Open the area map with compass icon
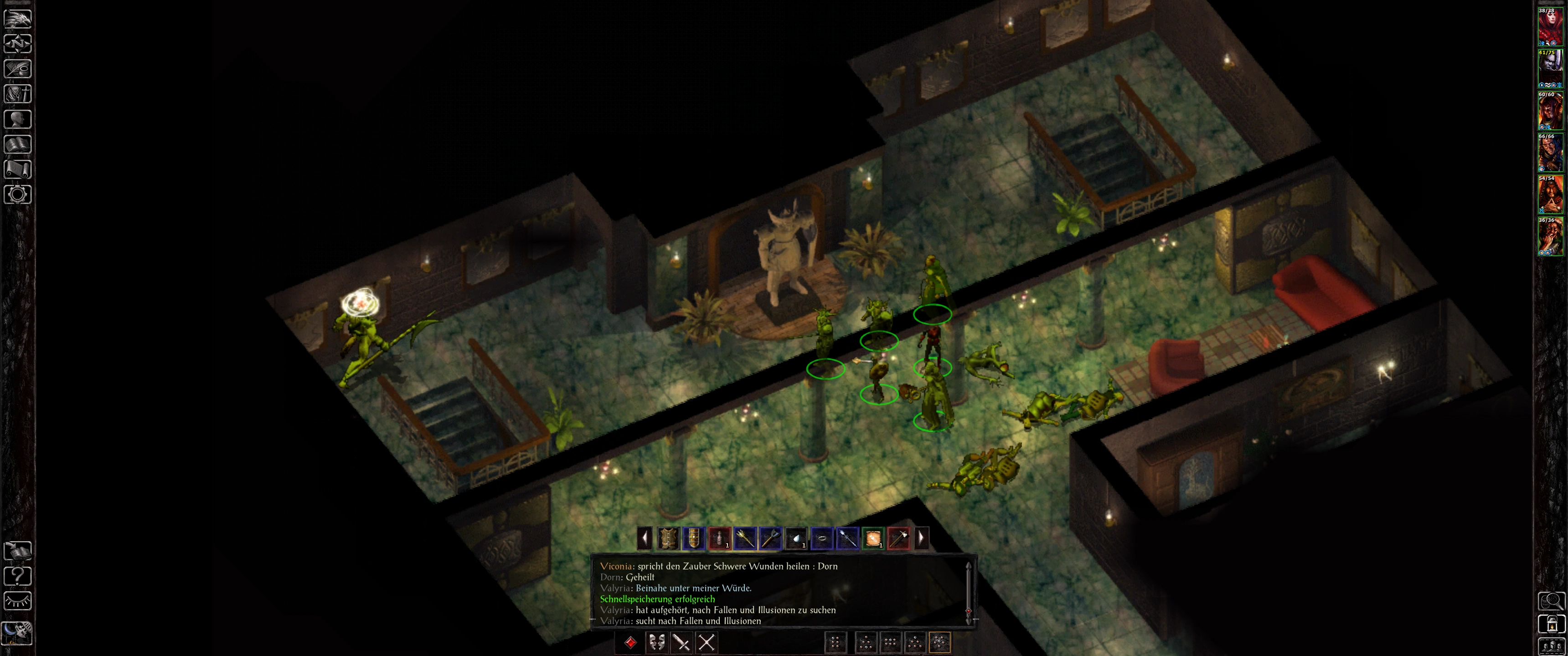The image size is (1568, 656). [18, 44]
